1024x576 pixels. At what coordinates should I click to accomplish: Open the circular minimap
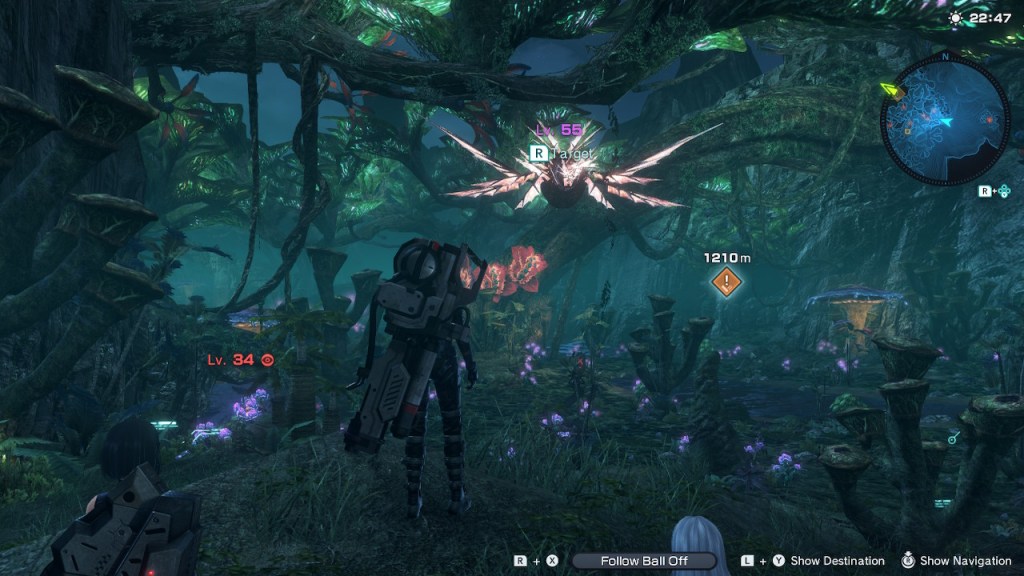(945, 119)
